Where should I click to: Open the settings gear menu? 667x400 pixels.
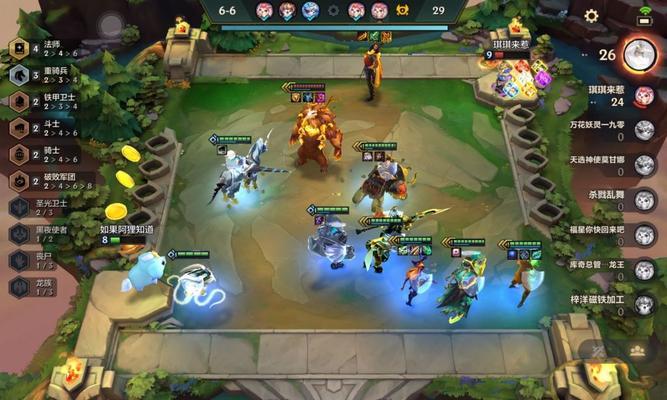[x=591, y=16]
